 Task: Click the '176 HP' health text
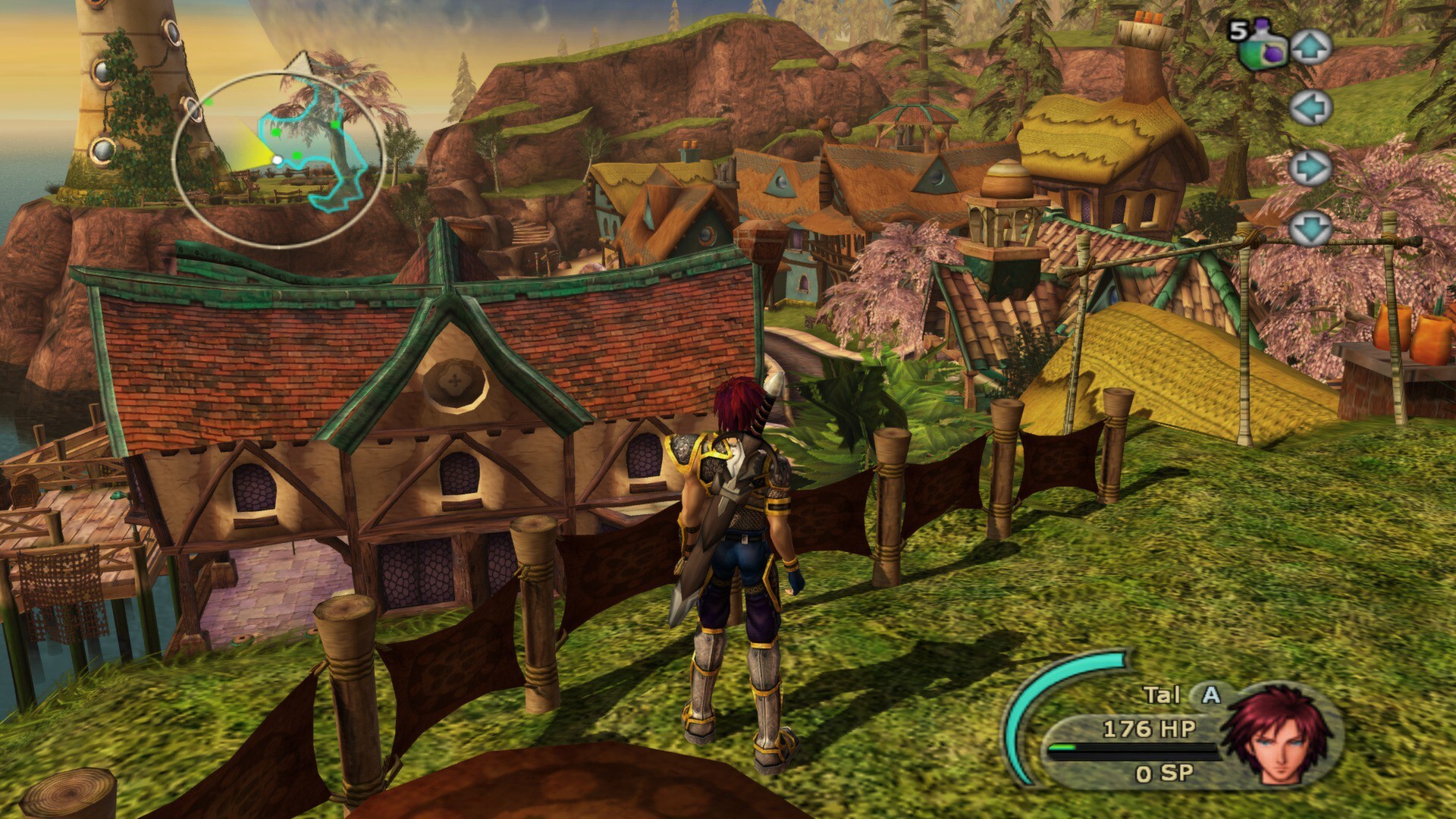[x=1147, y=729]
